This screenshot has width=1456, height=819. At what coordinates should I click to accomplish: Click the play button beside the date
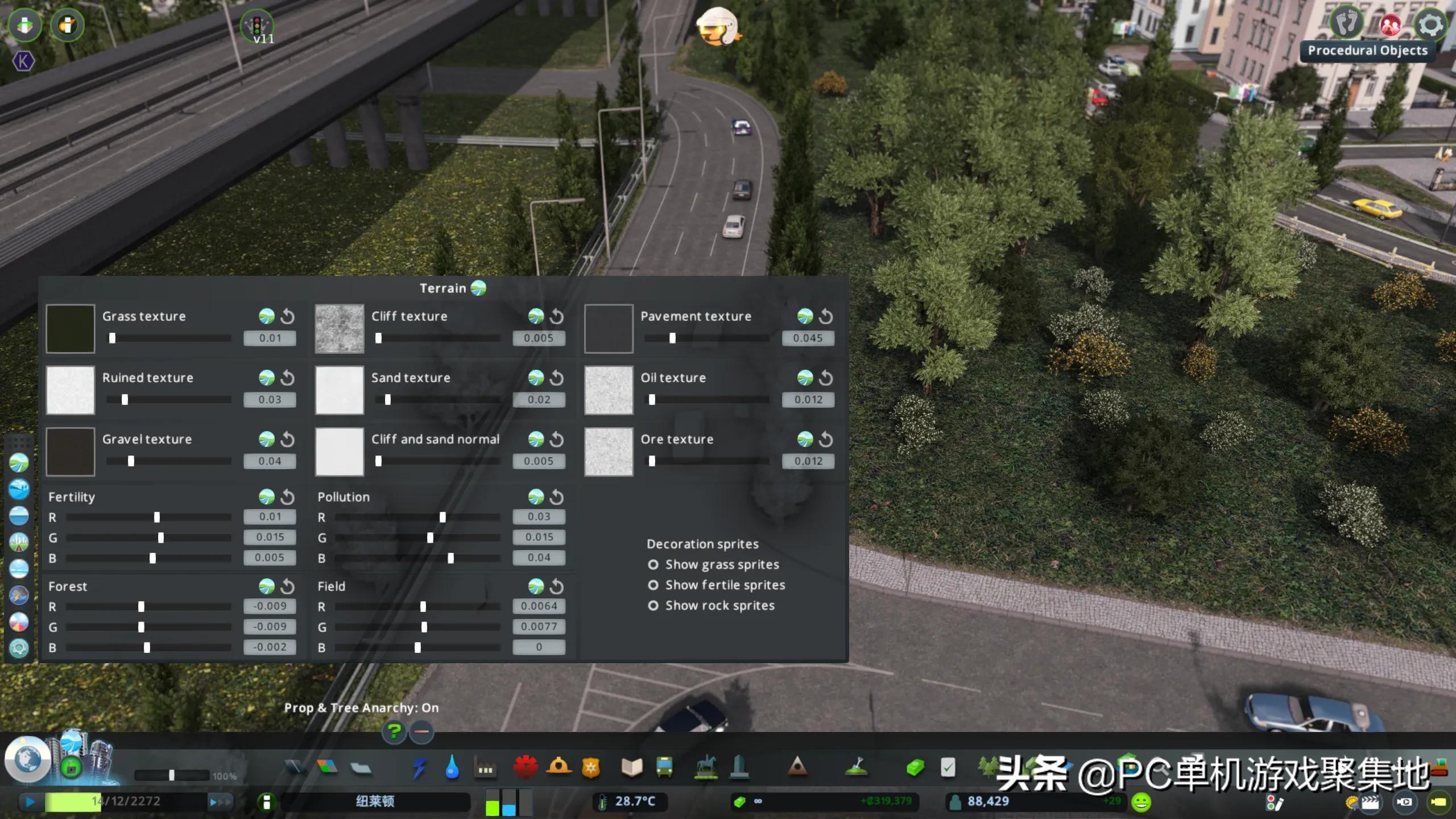coord(30,802)
